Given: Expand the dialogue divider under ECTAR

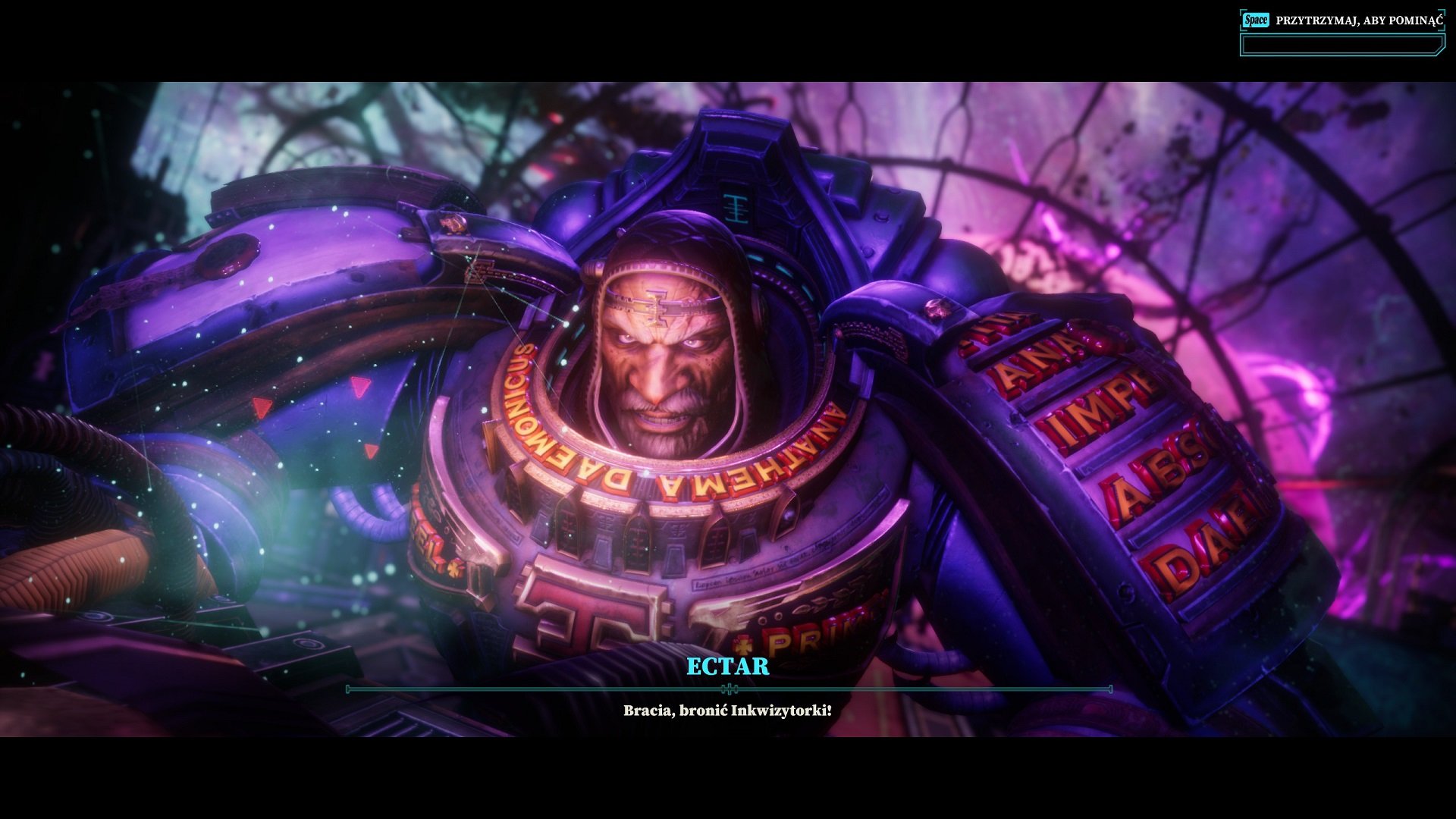Looking at the screenshot, I should click(x=728, y=690).
